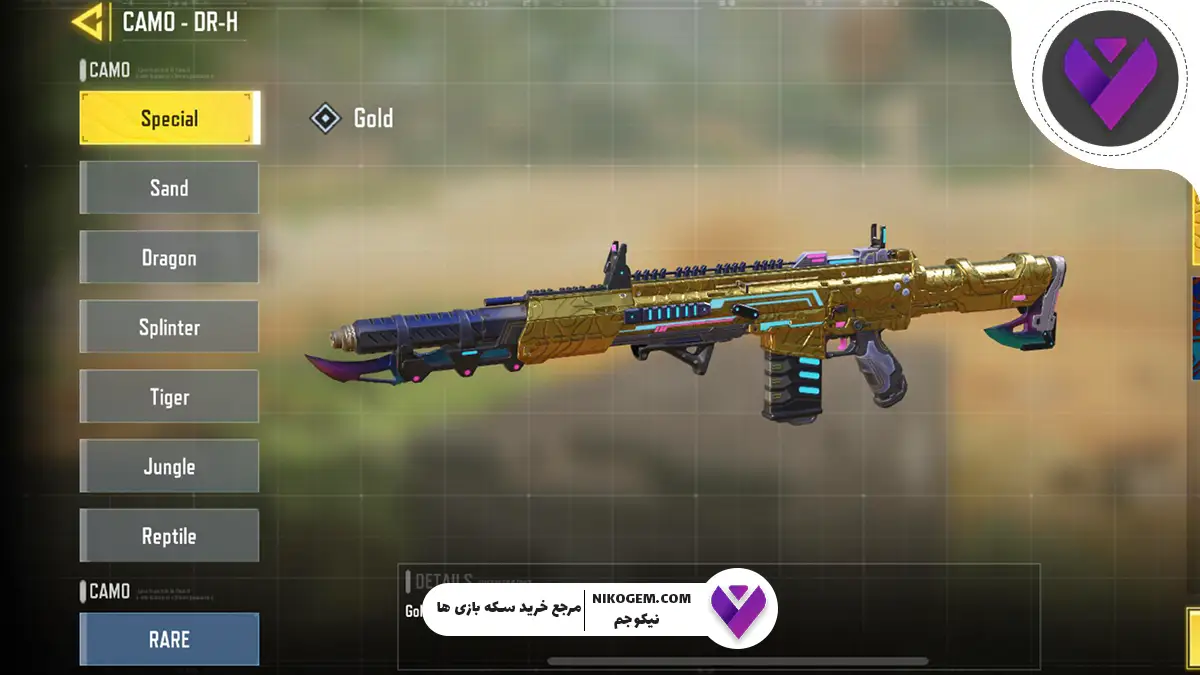Switch to the Dragon camo category
Screen dimensions: 1200x675
pyautogui.click(x=169, y=258)
